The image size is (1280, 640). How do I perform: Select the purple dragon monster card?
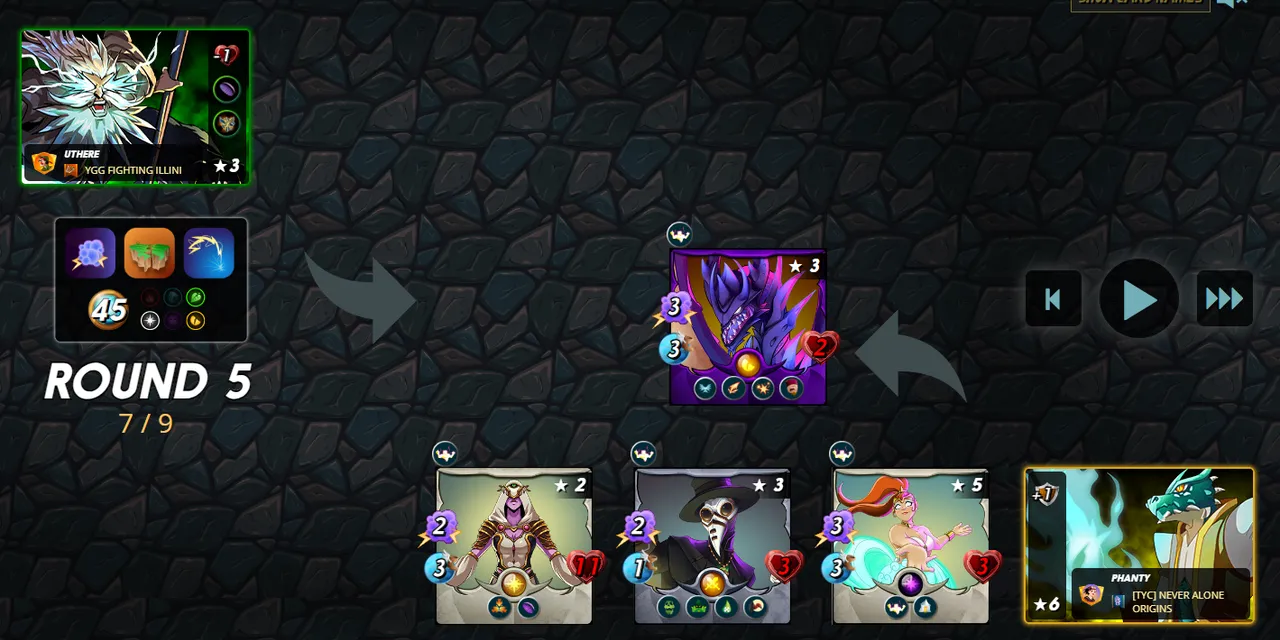coord(748,327)
